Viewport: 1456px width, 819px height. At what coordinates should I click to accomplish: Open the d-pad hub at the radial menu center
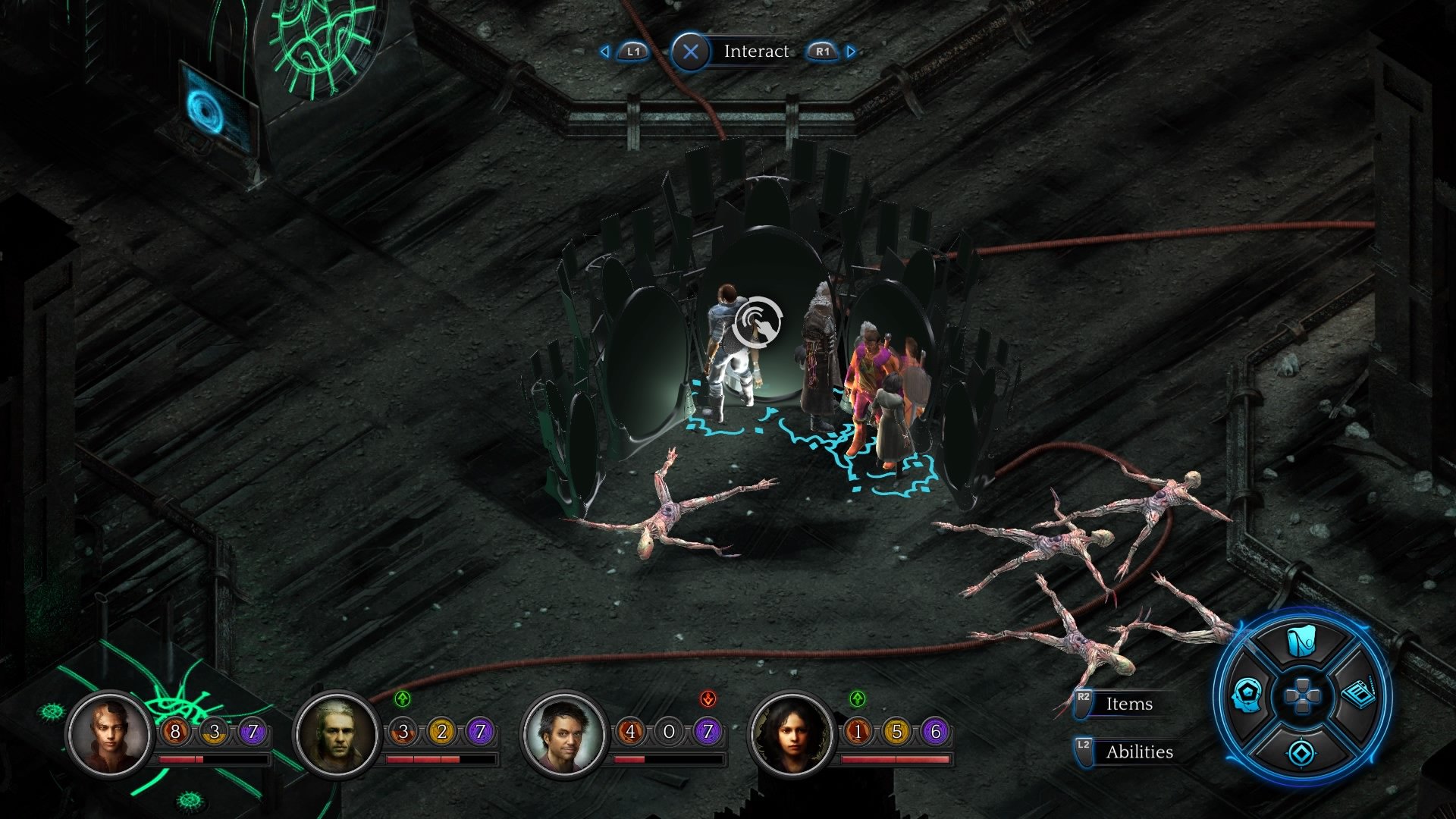pyautogui.click(x=1302, y=695)
